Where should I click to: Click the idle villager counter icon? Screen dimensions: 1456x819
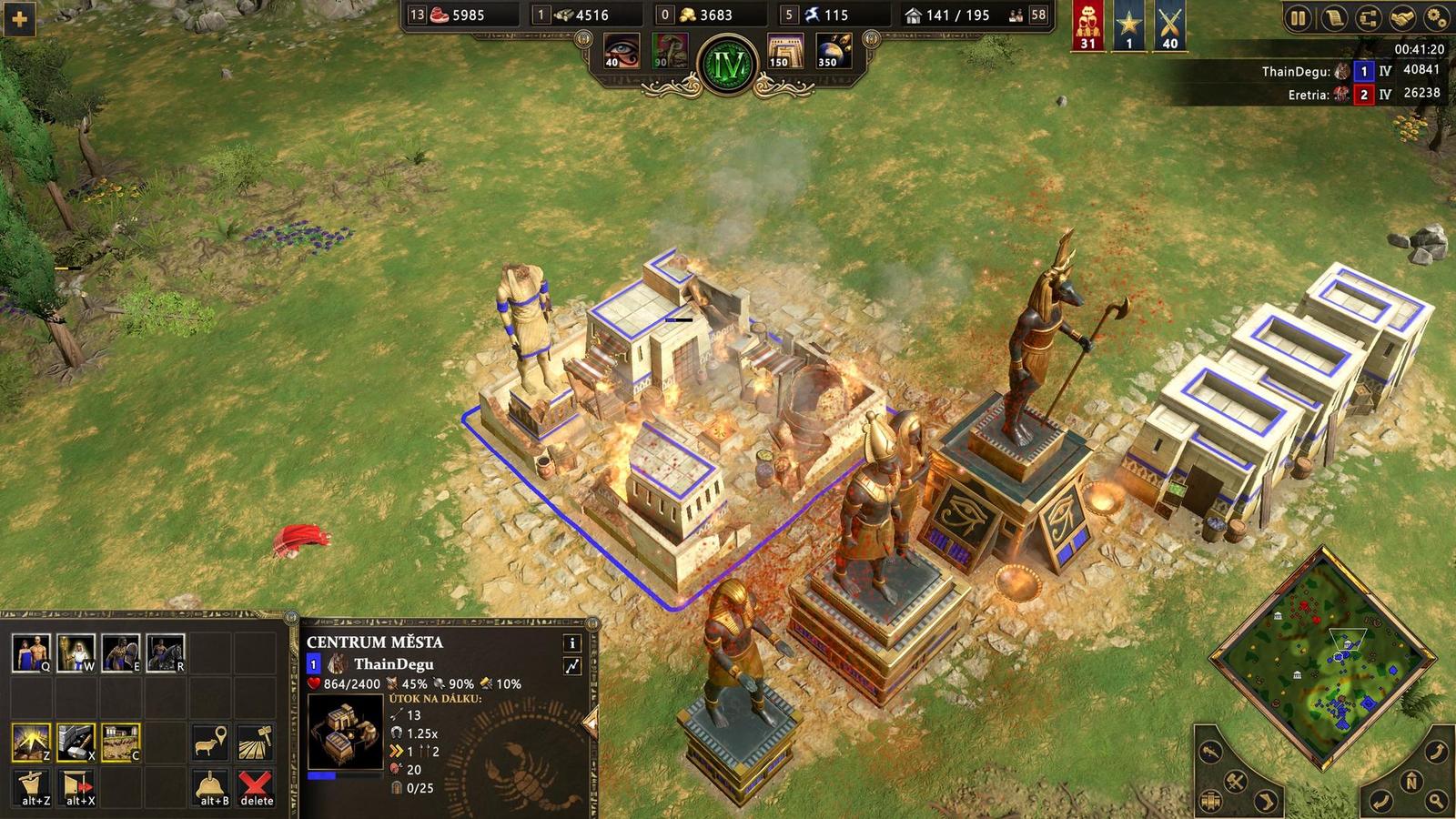(x=1016, y=15)
